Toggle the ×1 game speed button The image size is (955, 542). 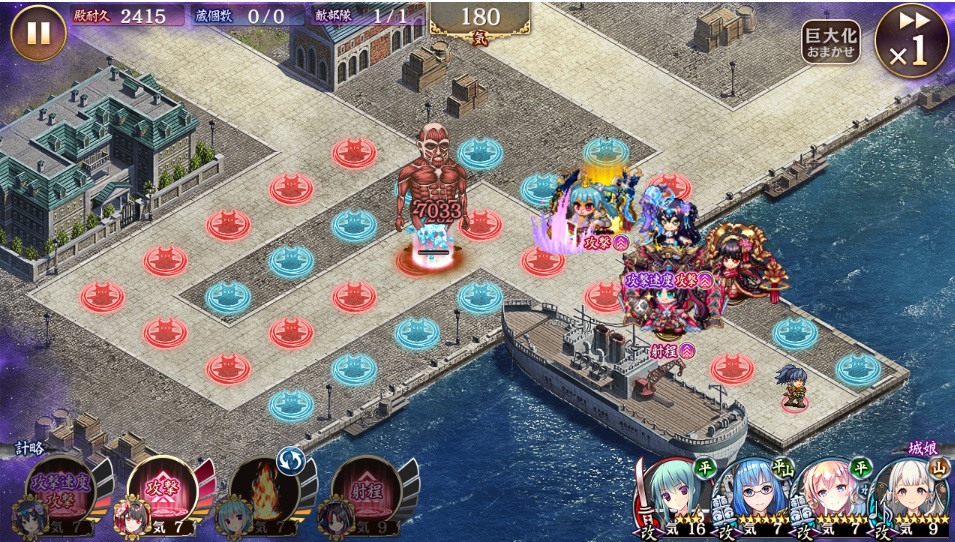pos(911,41)
